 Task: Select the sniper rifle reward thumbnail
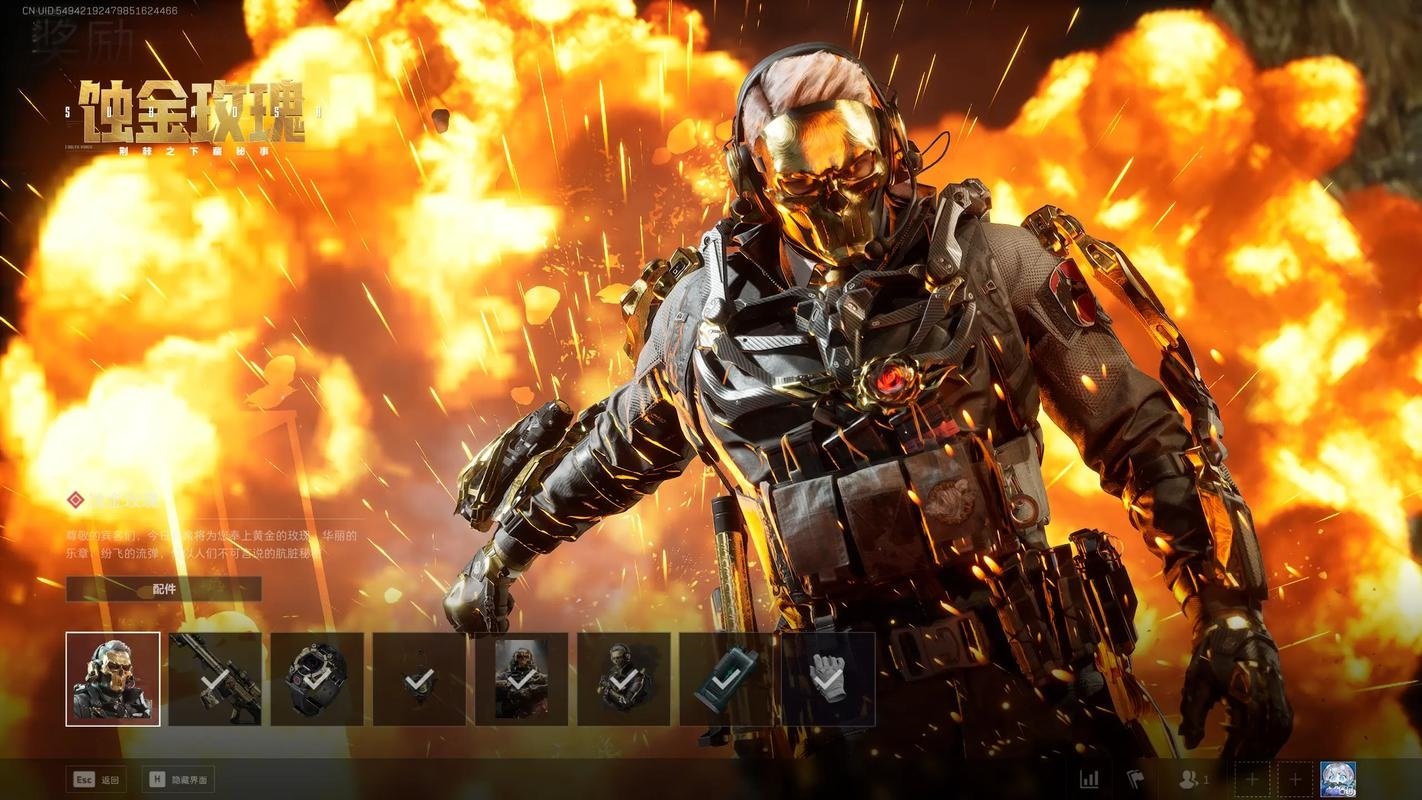(x=215, y=679)
